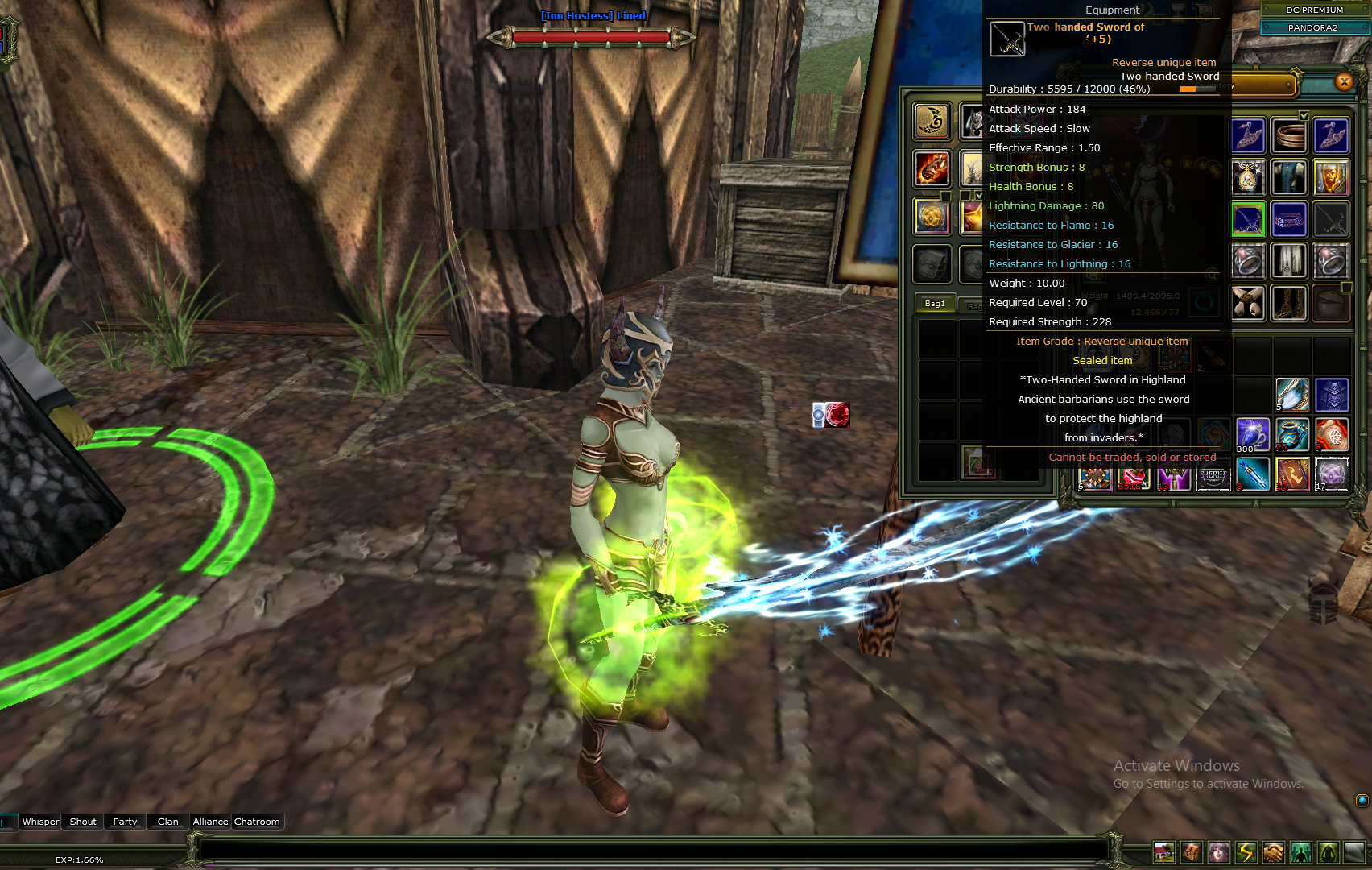The height and width of the screenshot is (870, 1372).
Task: Open the green party members icon
Action: coord(1301,852)
